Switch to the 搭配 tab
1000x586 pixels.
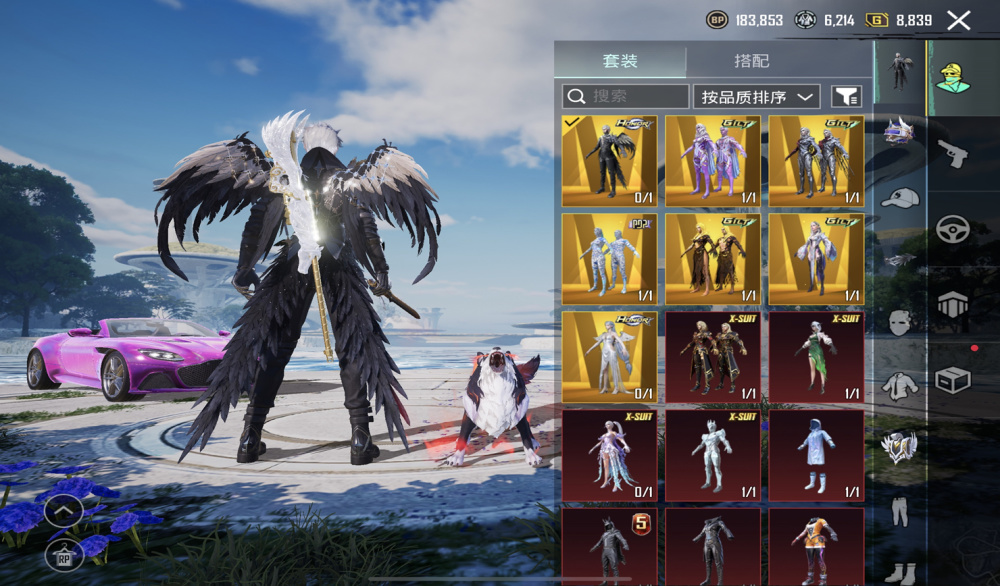point(752,61)
